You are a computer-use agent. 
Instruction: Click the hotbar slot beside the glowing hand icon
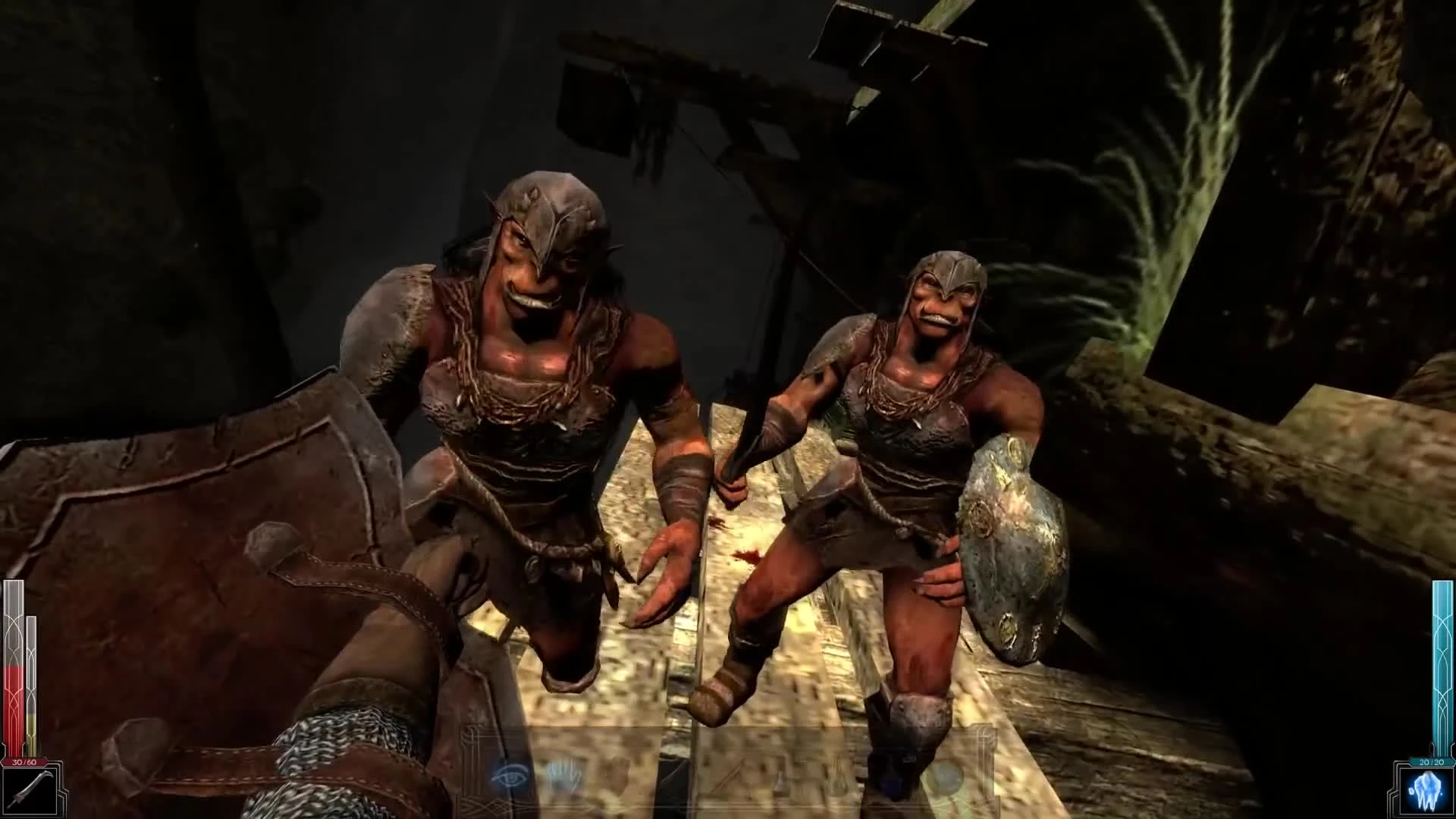click(x=622, y=777)
